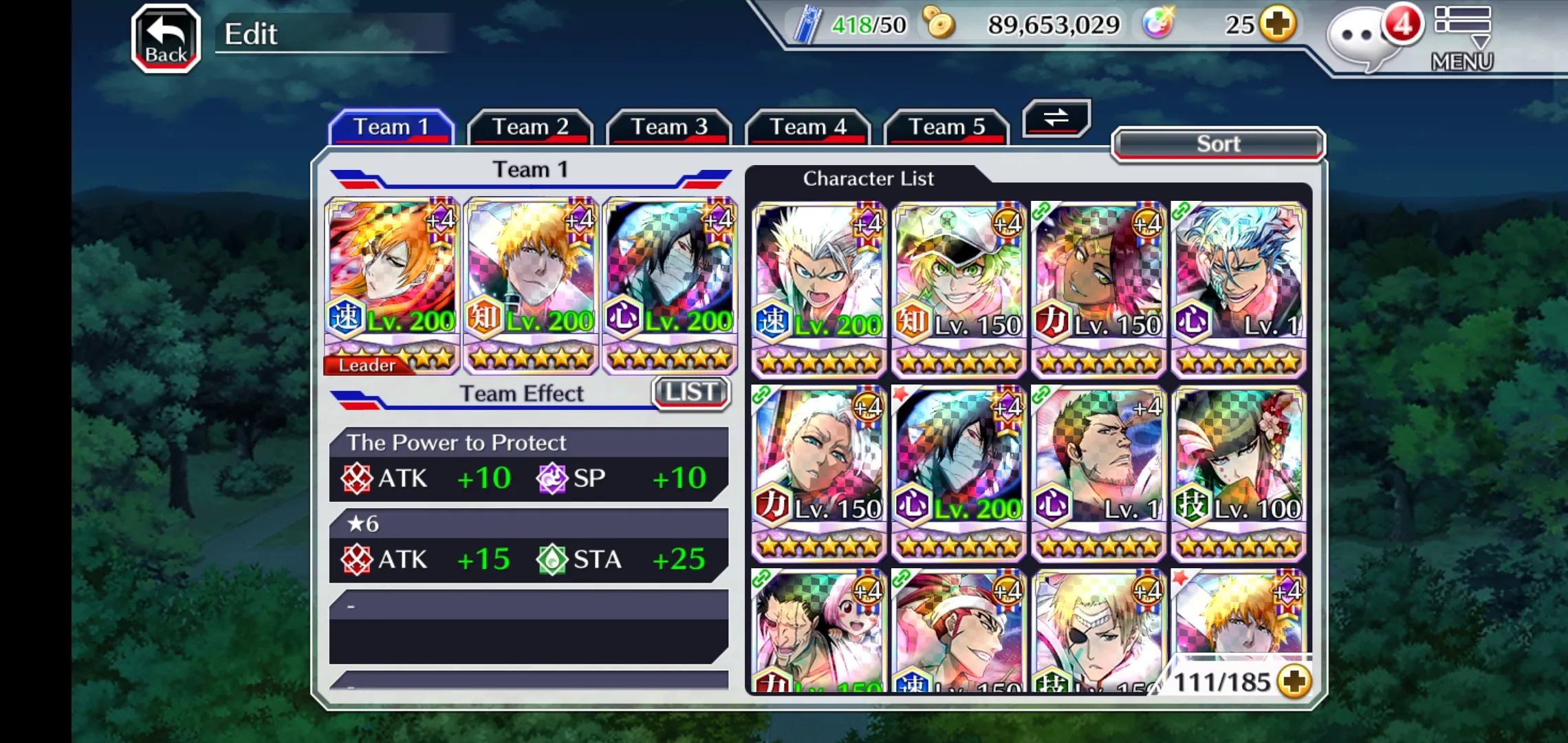Choose the green-haired Lv. 150 character with white cap

pyautogui.click(x=959, y=289)
